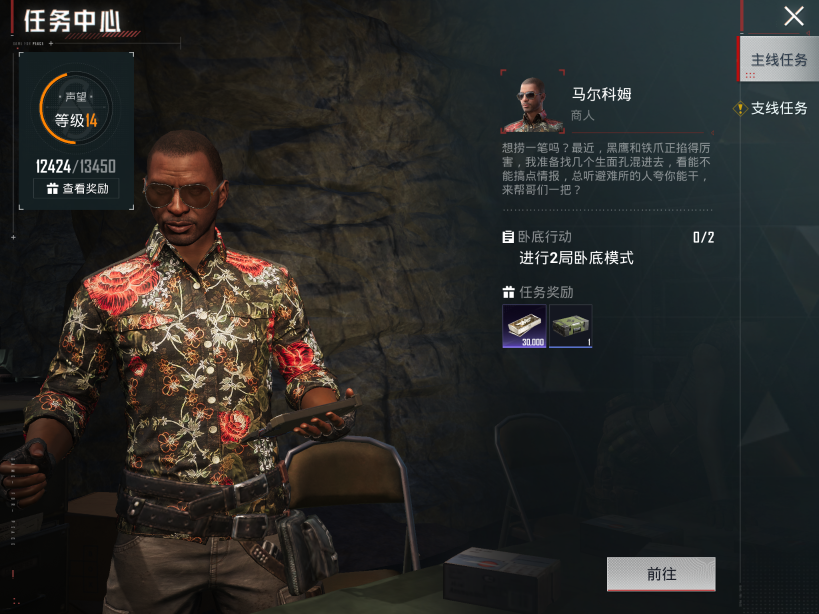This screenshot has width=819, height=614.
Task: Open the 查看奖励 reputation rewards
Action: pos(77,188)
